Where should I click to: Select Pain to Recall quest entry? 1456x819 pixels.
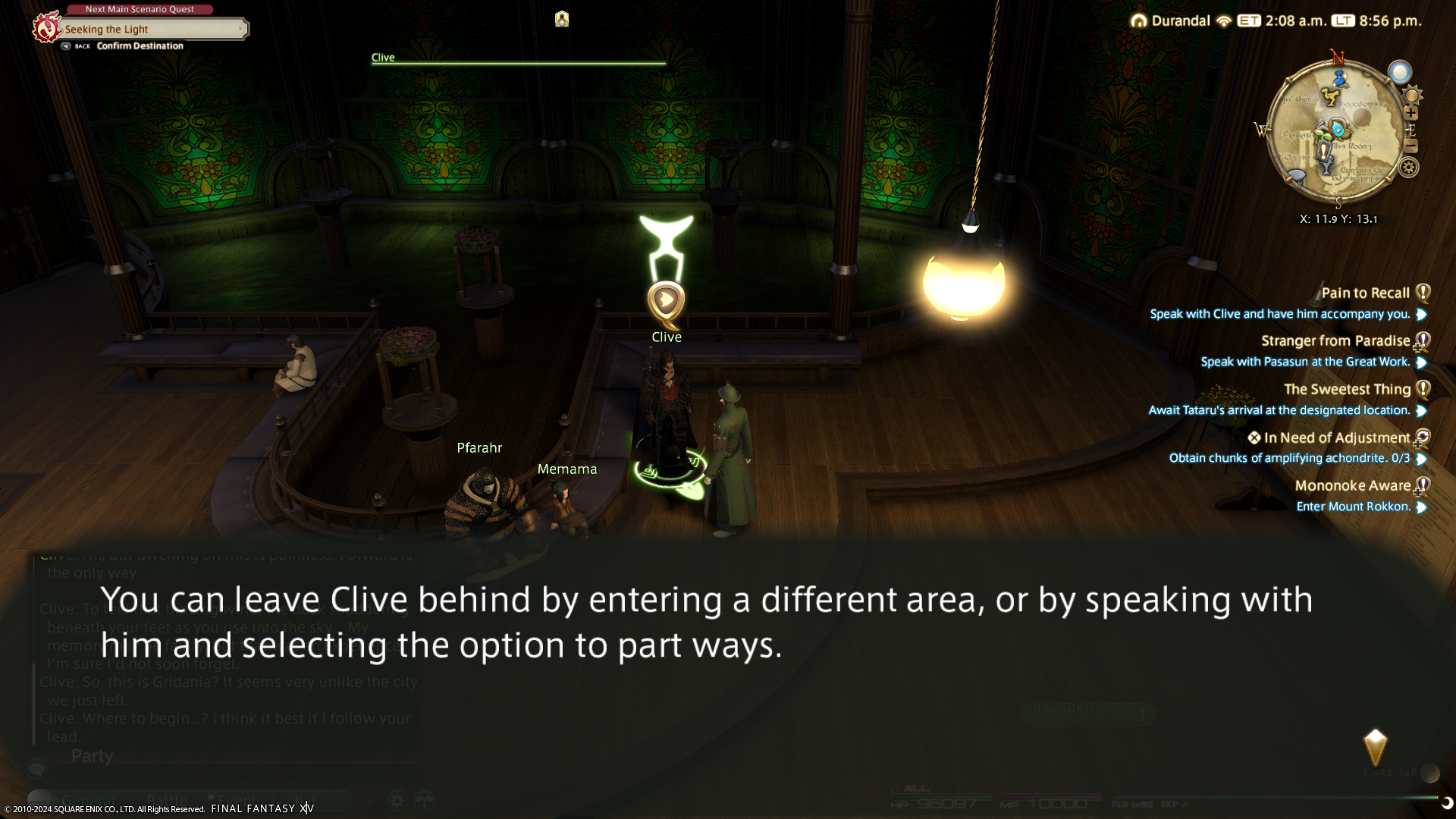[1365, 293]
